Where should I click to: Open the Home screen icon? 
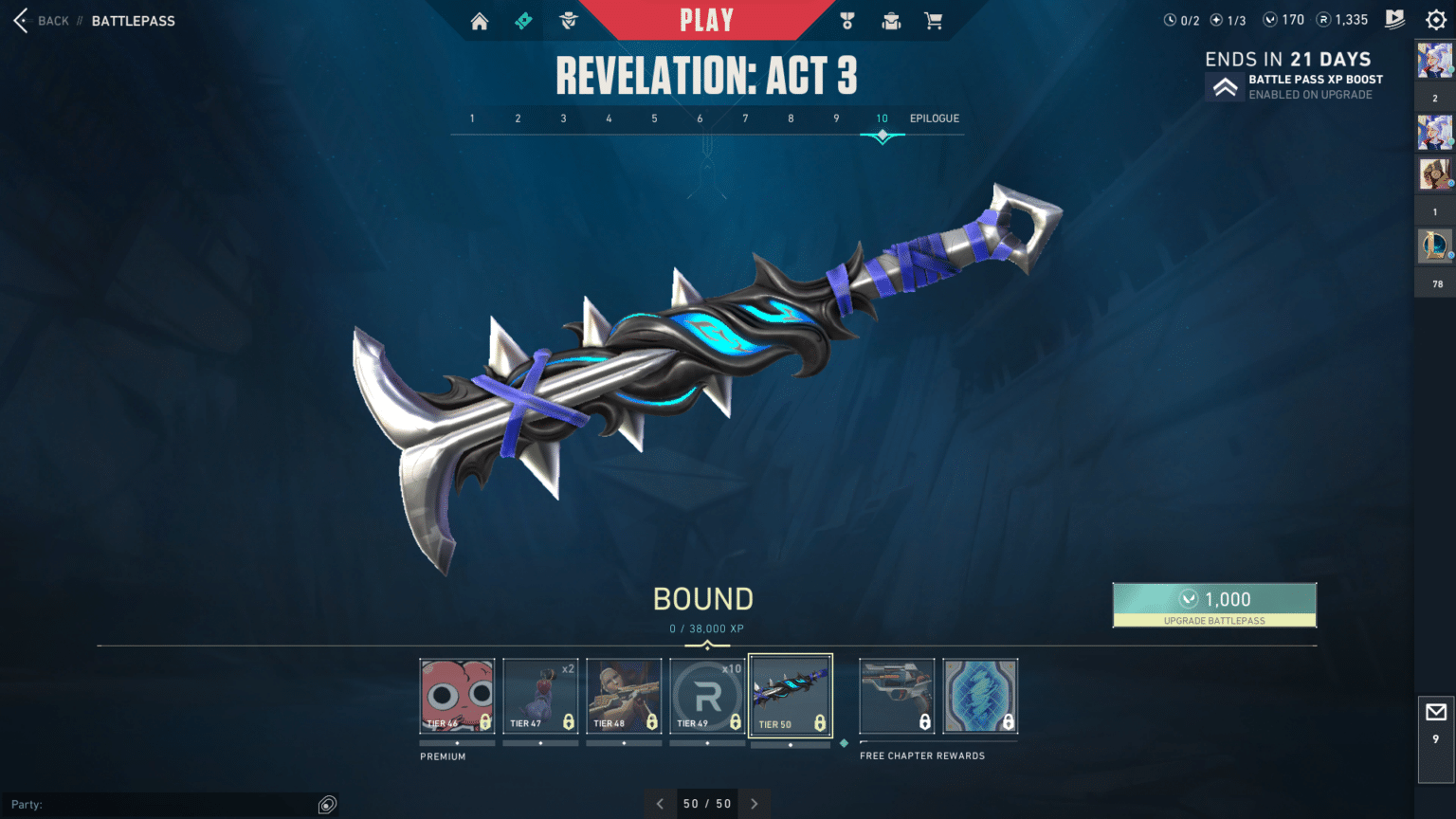pyautogui.click(x=479, y=19)
